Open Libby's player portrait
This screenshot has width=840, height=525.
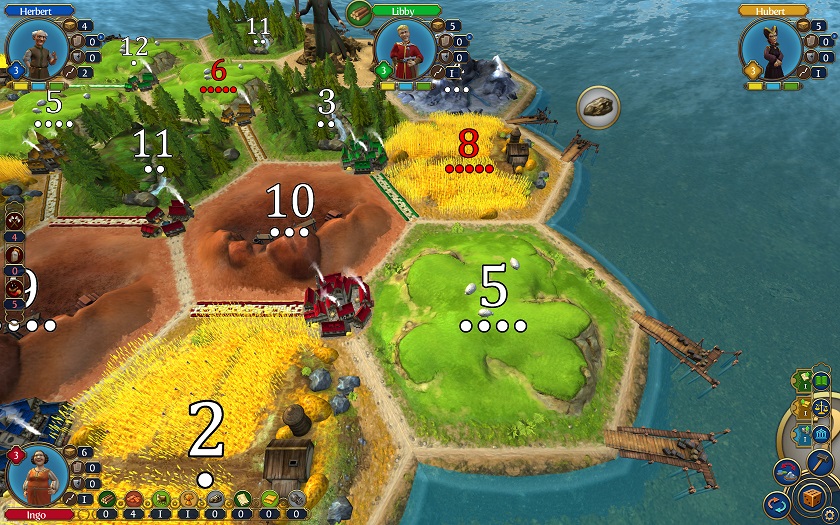point(405,48)
